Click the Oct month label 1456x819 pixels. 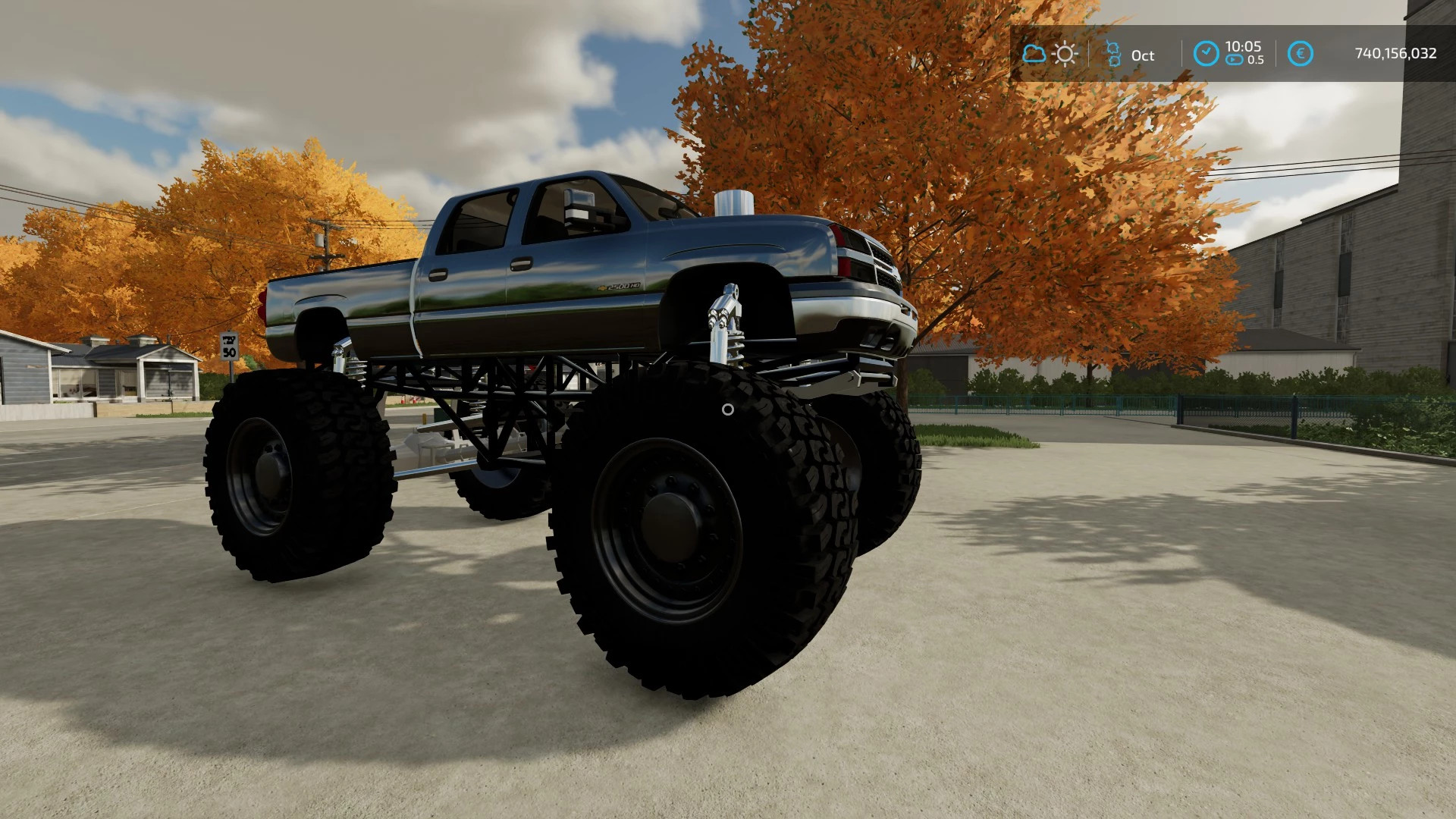1142,55
